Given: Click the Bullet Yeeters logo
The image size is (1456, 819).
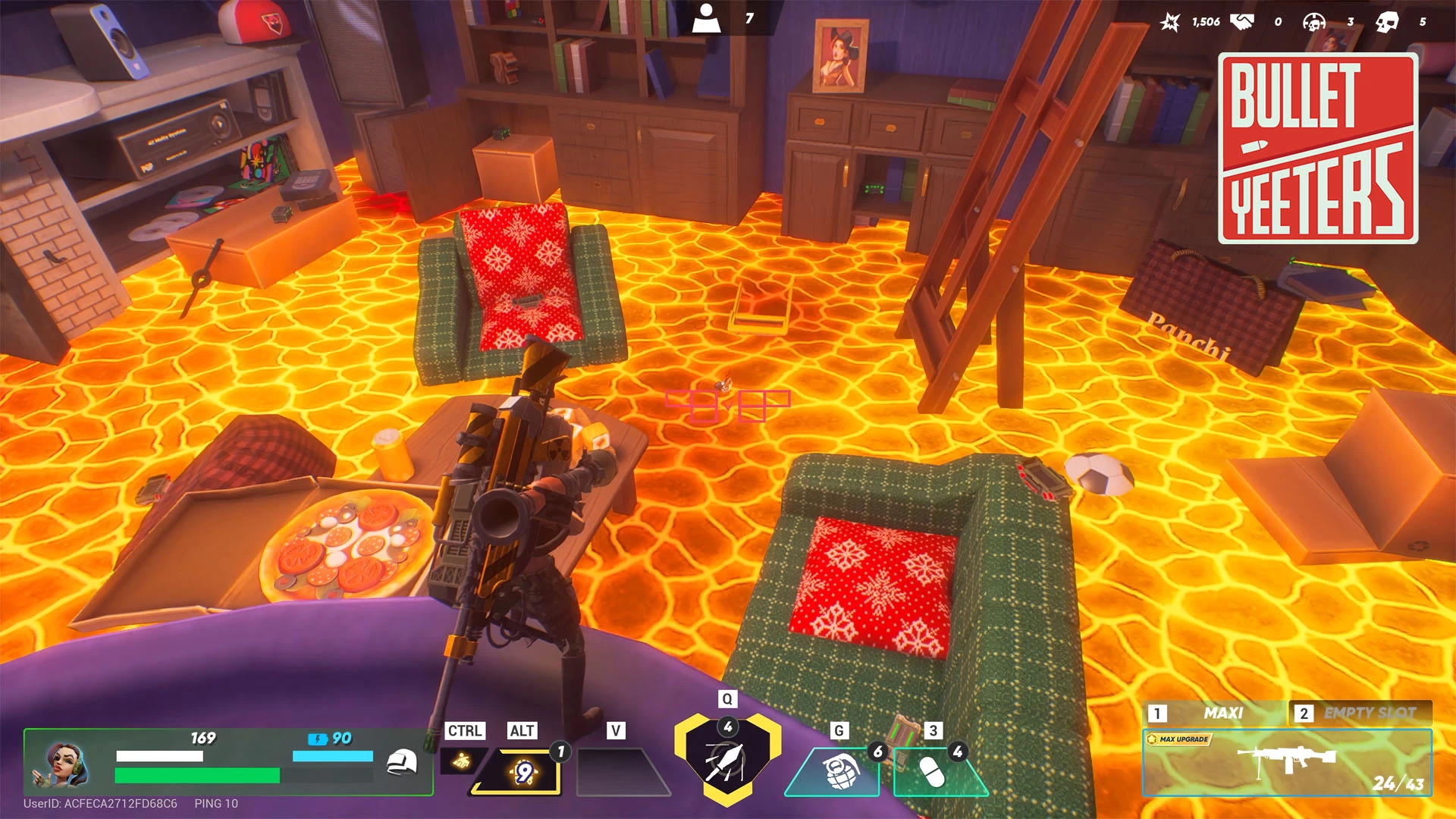Looking at the screenshot, I should pos(1318,149).
